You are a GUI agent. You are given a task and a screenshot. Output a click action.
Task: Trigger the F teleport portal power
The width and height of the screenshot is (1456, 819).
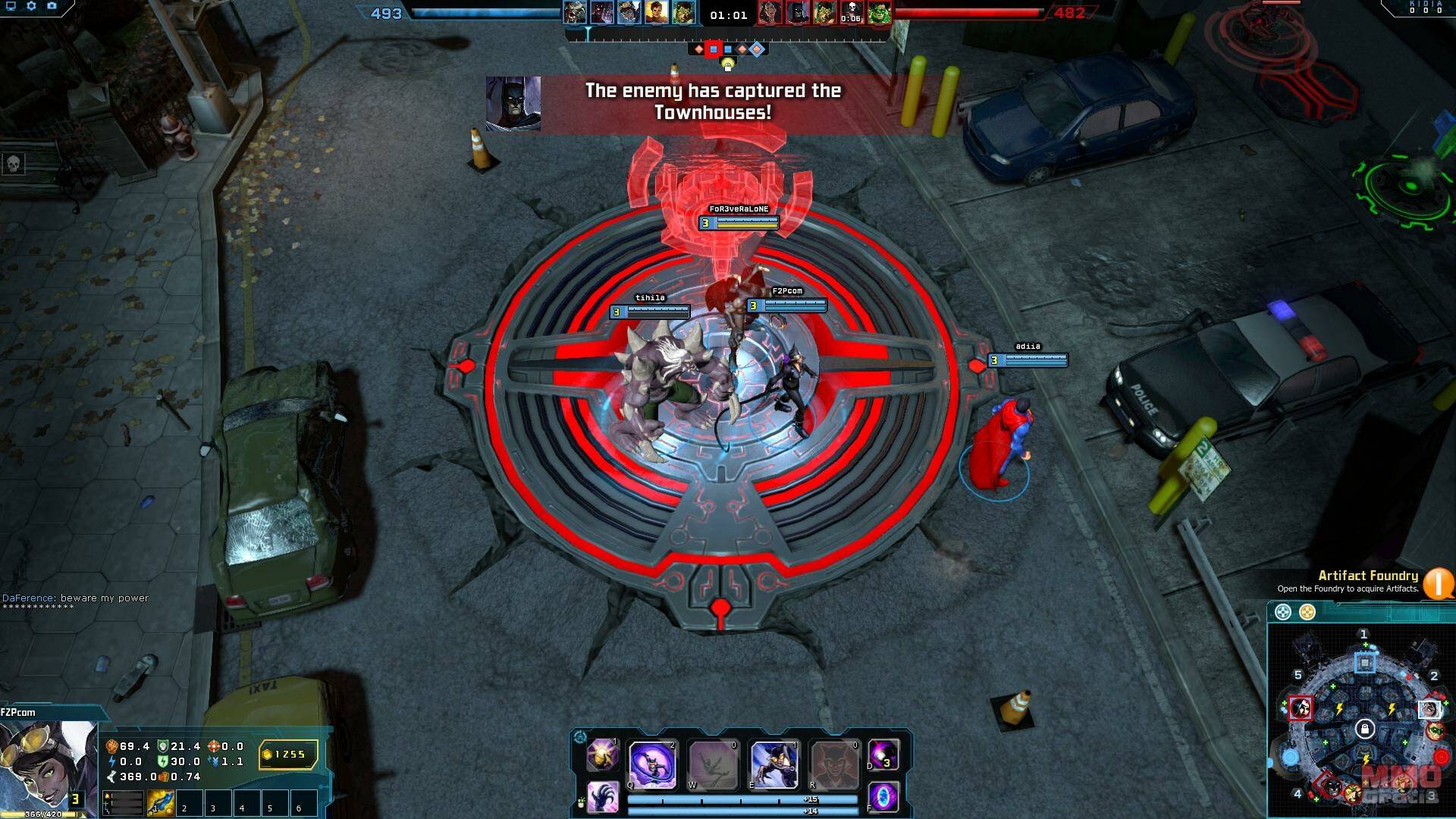click(883, 798)
